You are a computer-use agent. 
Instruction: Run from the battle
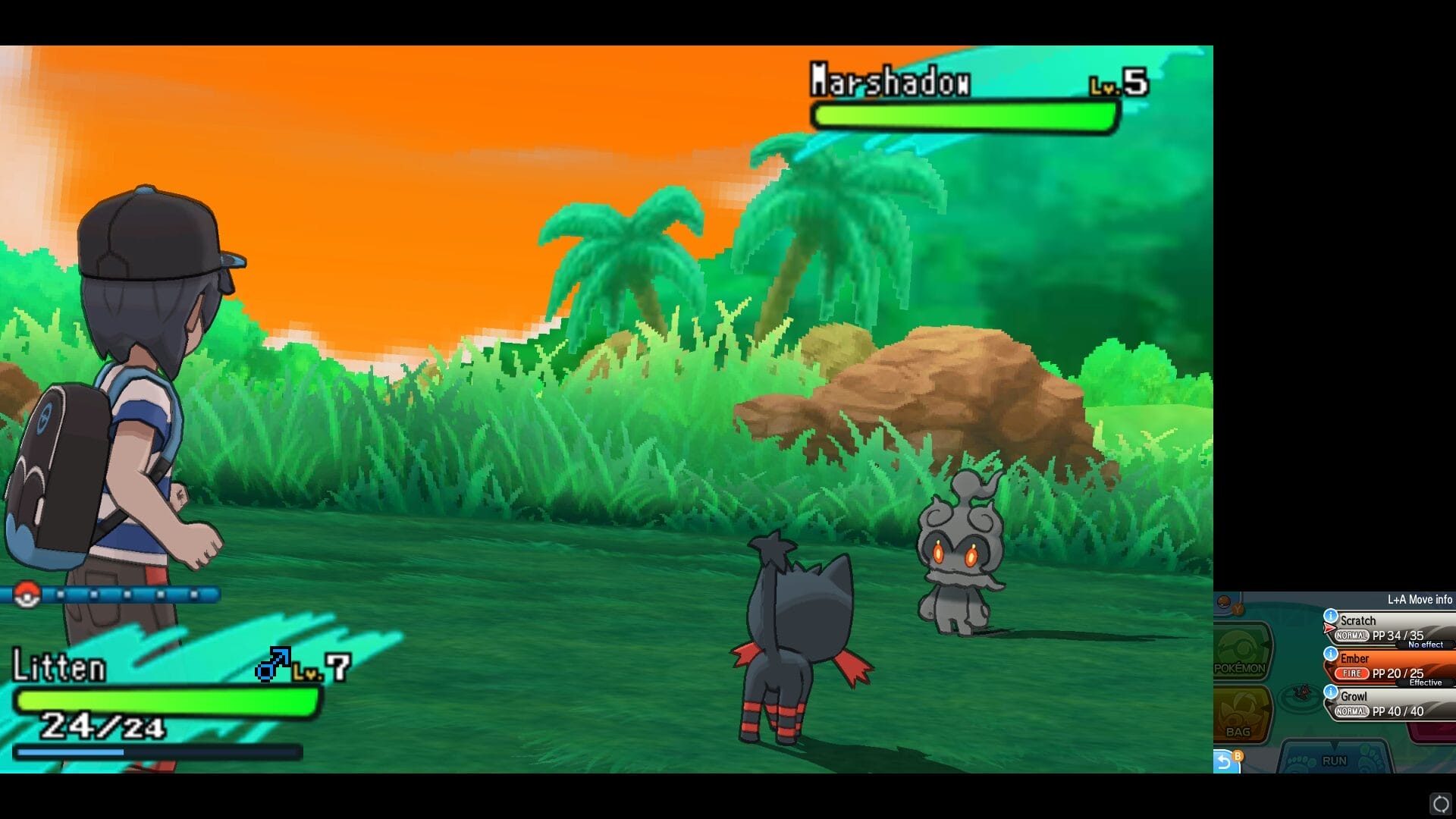(x=1335, y=759)
